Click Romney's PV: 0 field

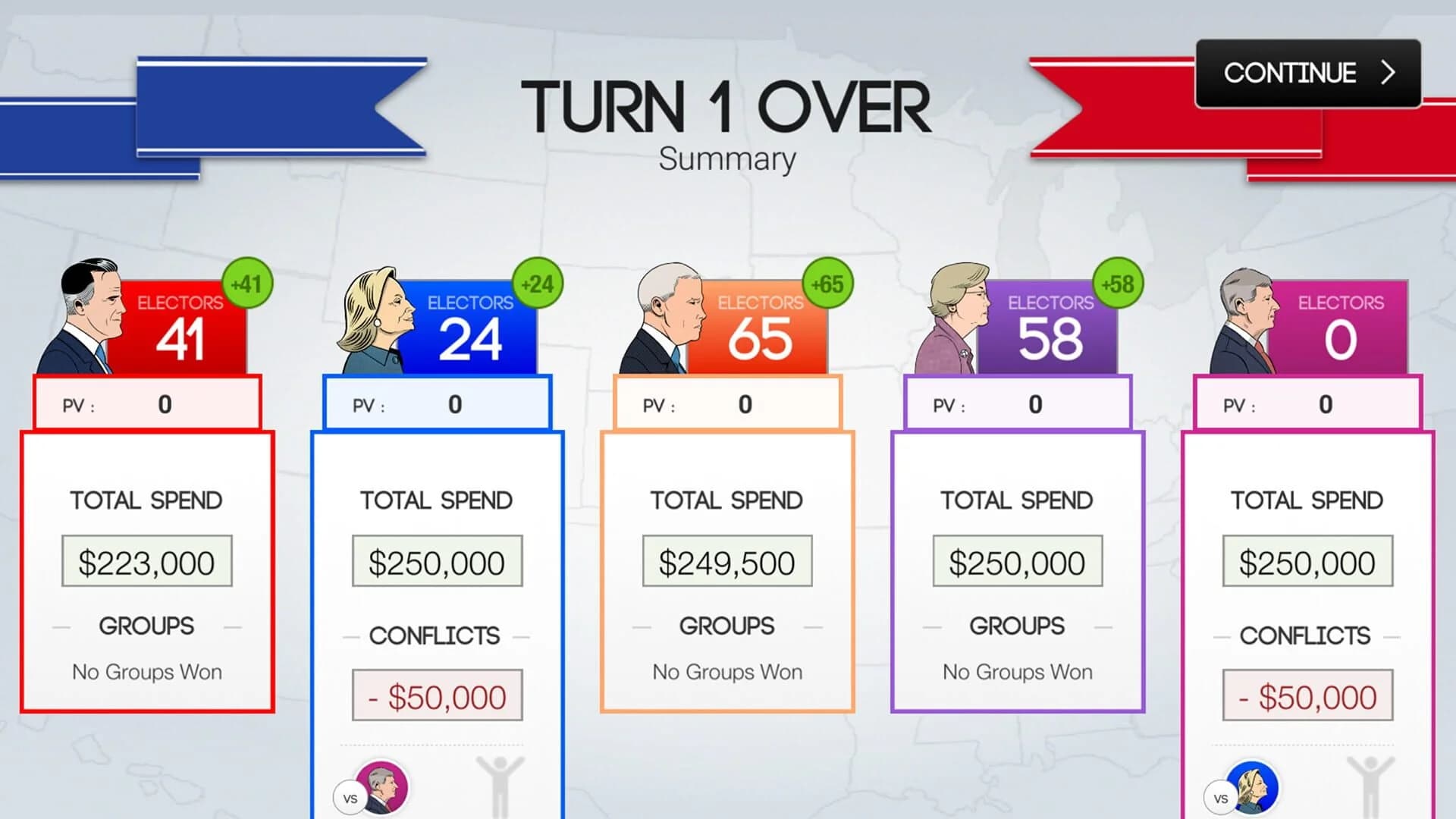pyautogui.click(x=149, y=404)
